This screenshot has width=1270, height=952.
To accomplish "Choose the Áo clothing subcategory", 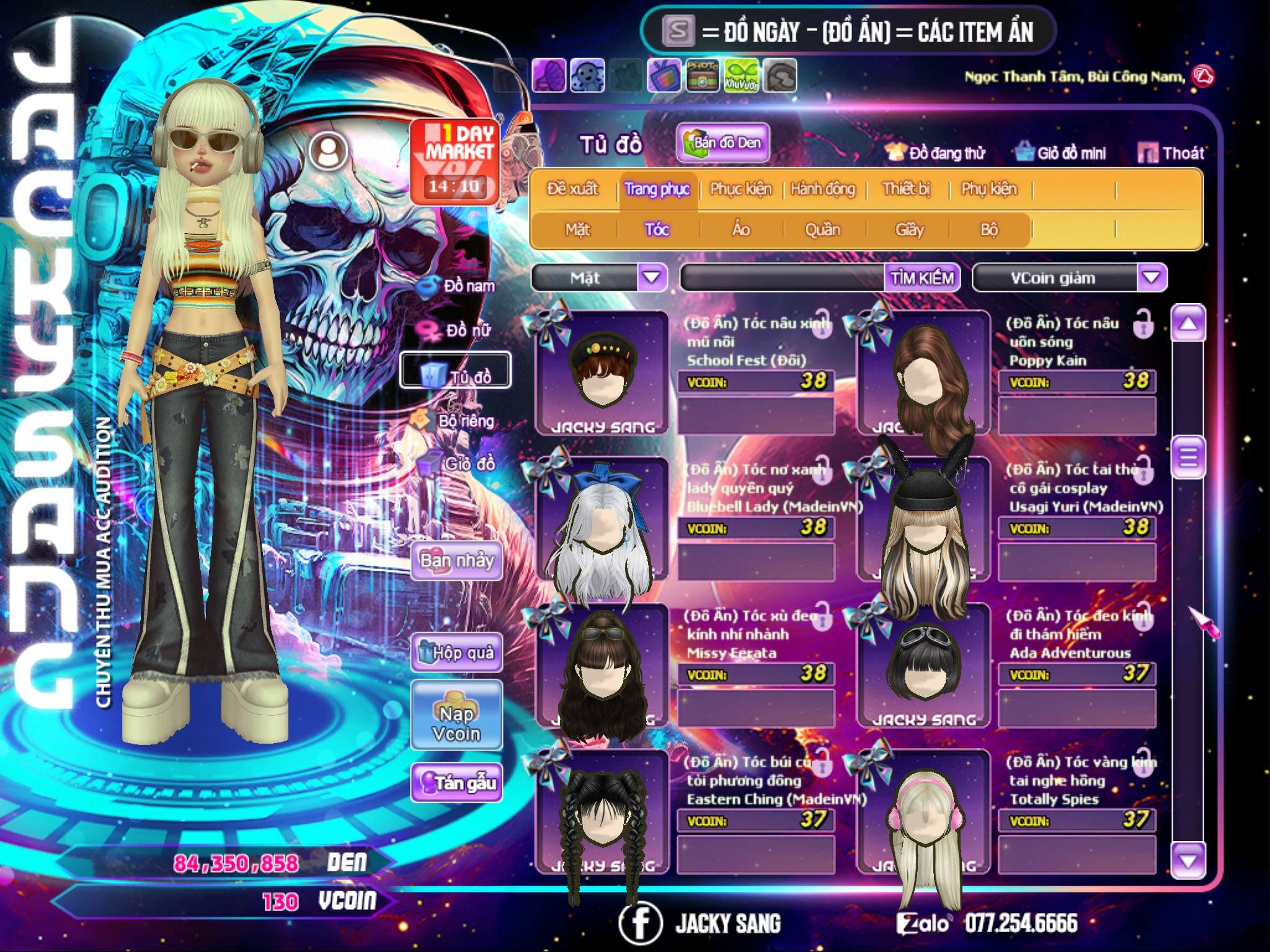I will (x=741, y=230).
